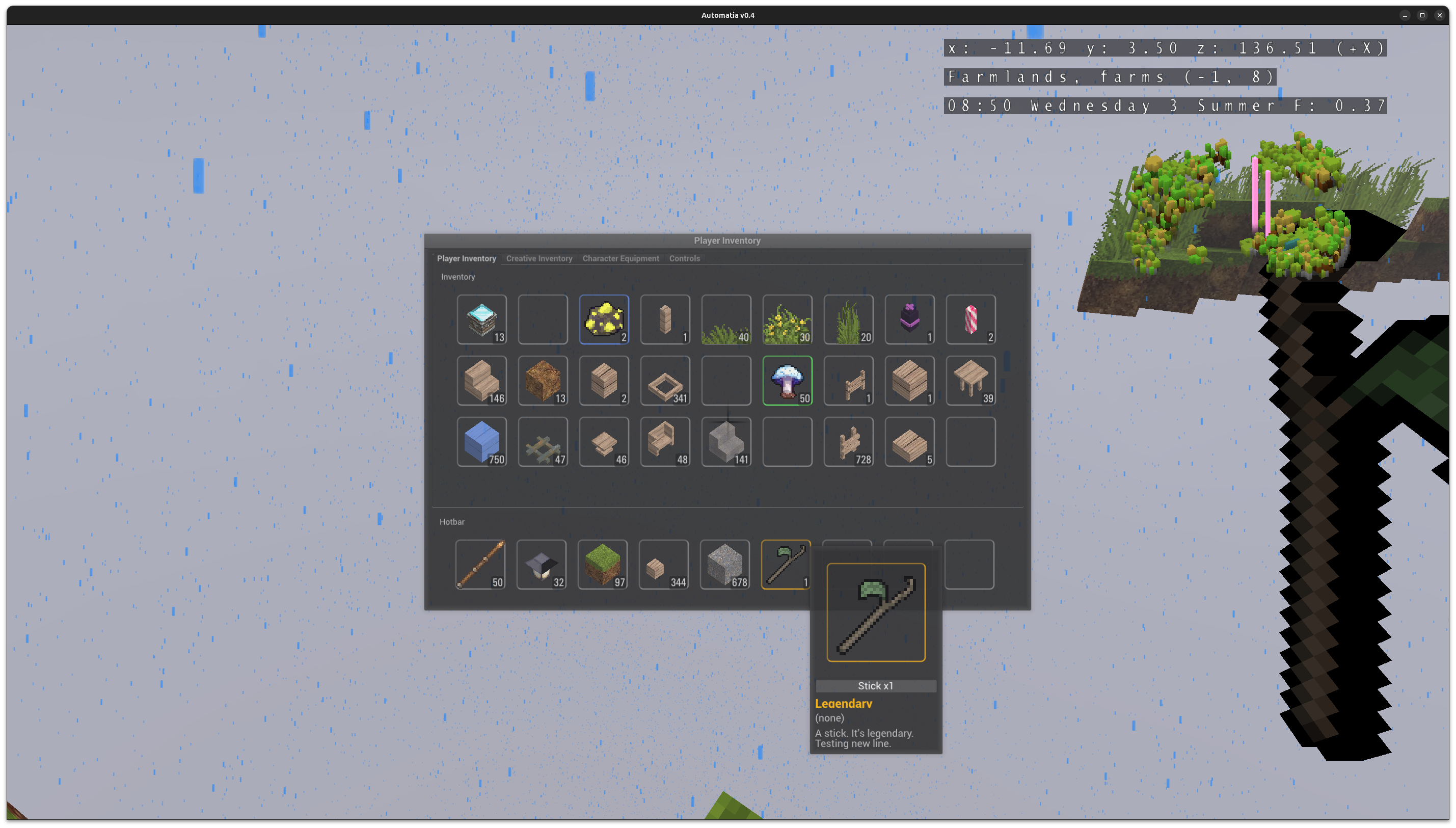Choose the blue block stack of 750
The width and height of the screenshot is (1456, 828).
(481, 442)
